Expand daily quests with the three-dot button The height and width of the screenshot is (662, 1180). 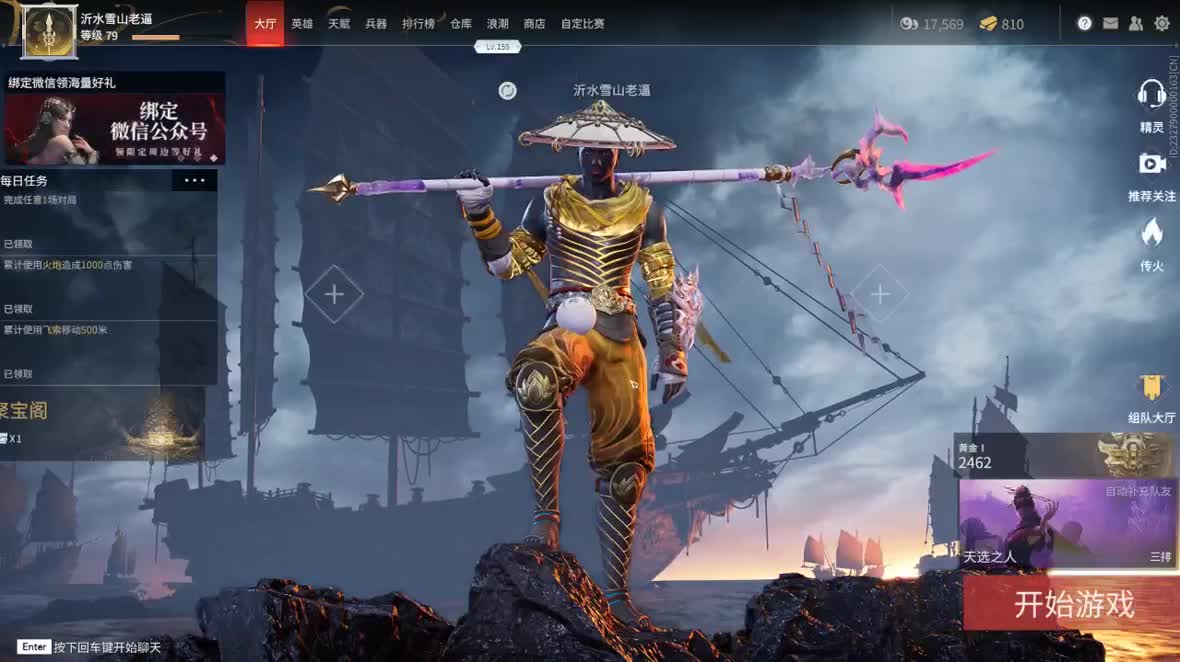click(194, 181)
